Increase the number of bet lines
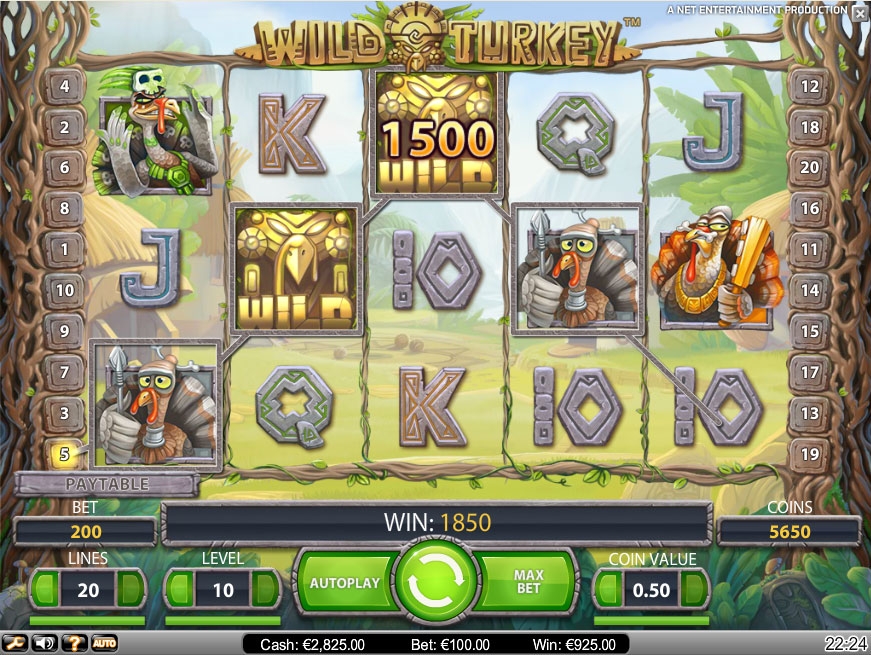The width and height of the screenshot is (871, 655). (131, 590)
